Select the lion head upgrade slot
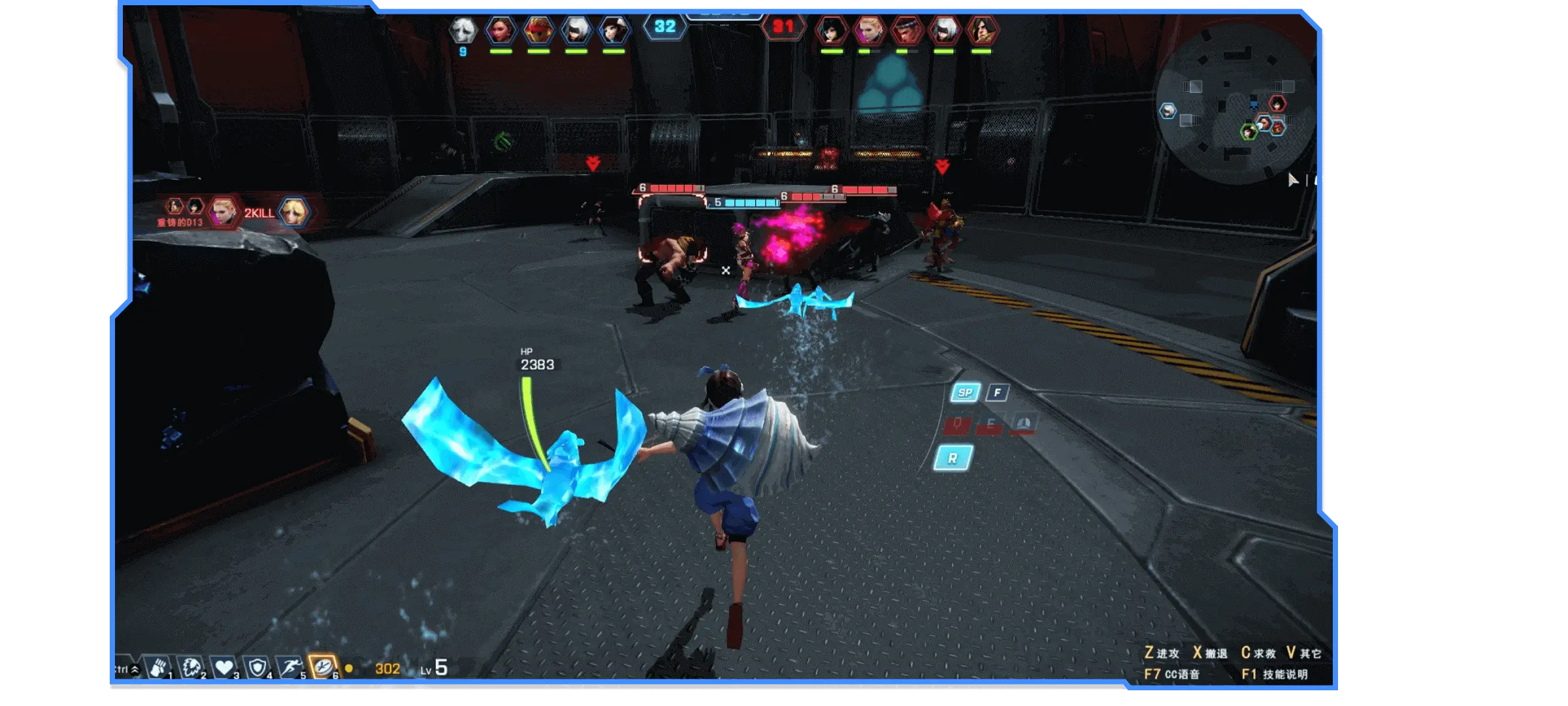The width and height of the screenshot is (1568, 706). (191, 667)
